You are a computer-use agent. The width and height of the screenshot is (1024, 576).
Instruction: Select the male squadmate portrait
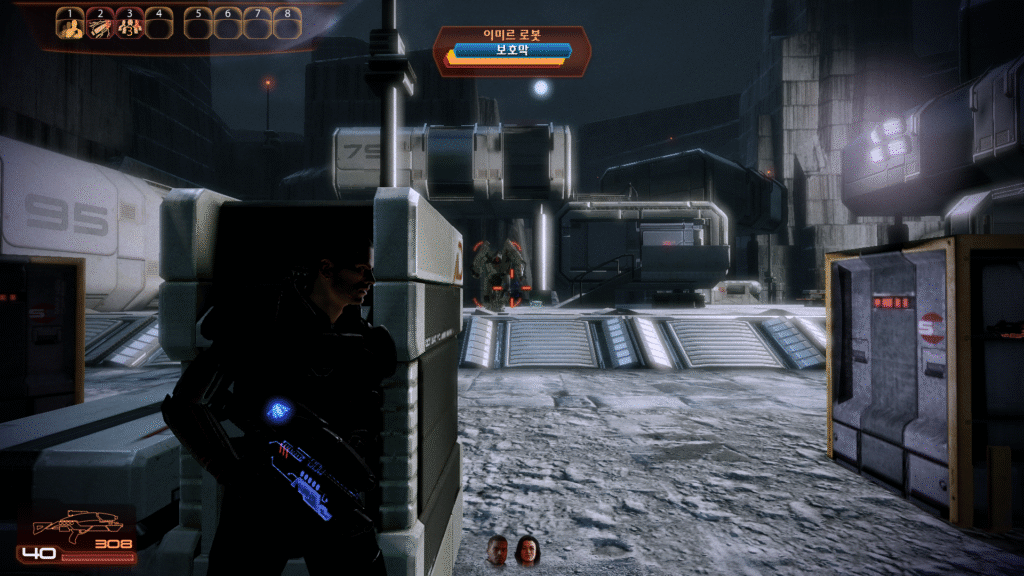click(x=497, y=550)
